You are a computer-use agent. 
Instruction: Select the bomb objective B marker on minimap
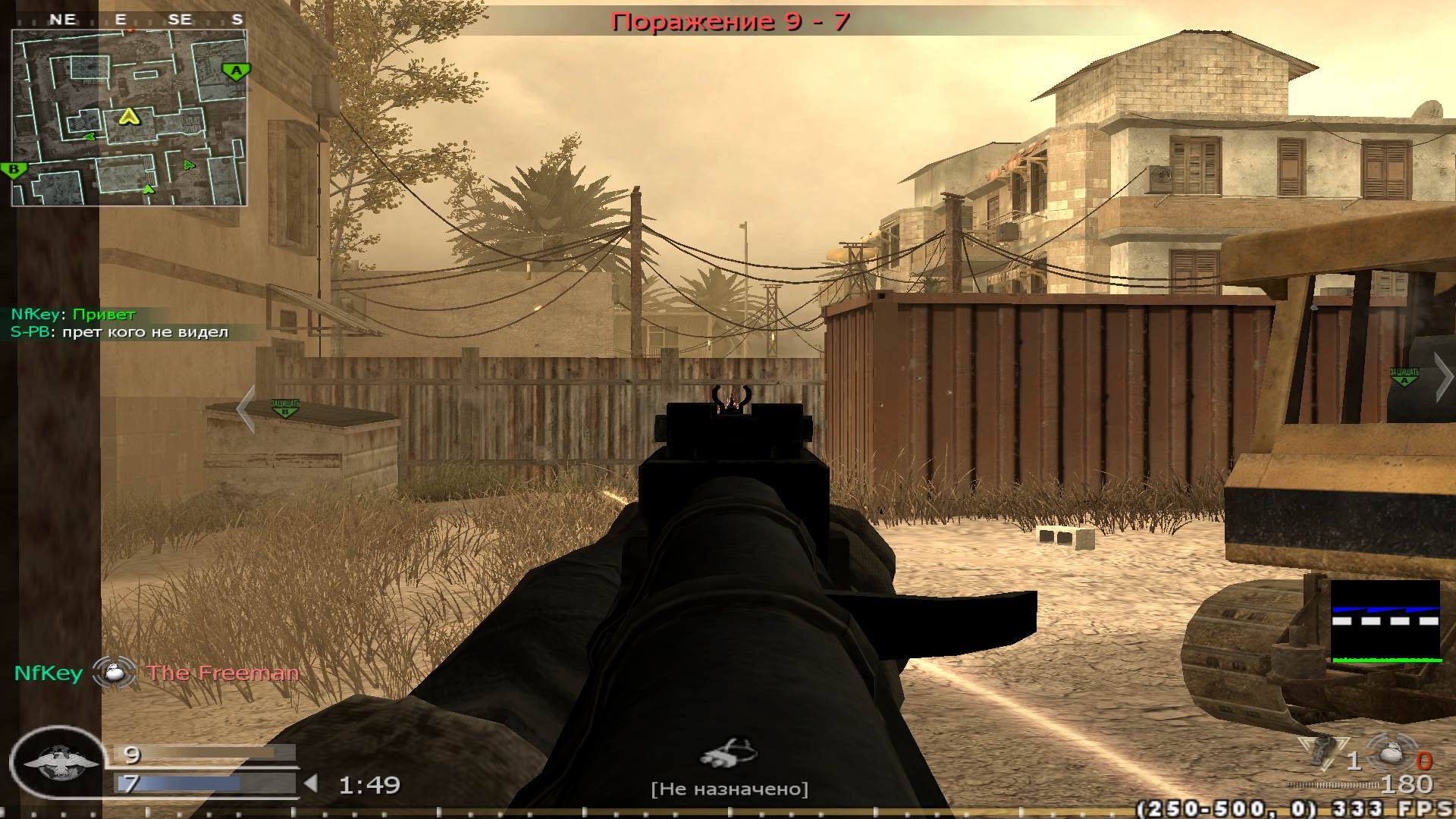[x=13, y=168]
